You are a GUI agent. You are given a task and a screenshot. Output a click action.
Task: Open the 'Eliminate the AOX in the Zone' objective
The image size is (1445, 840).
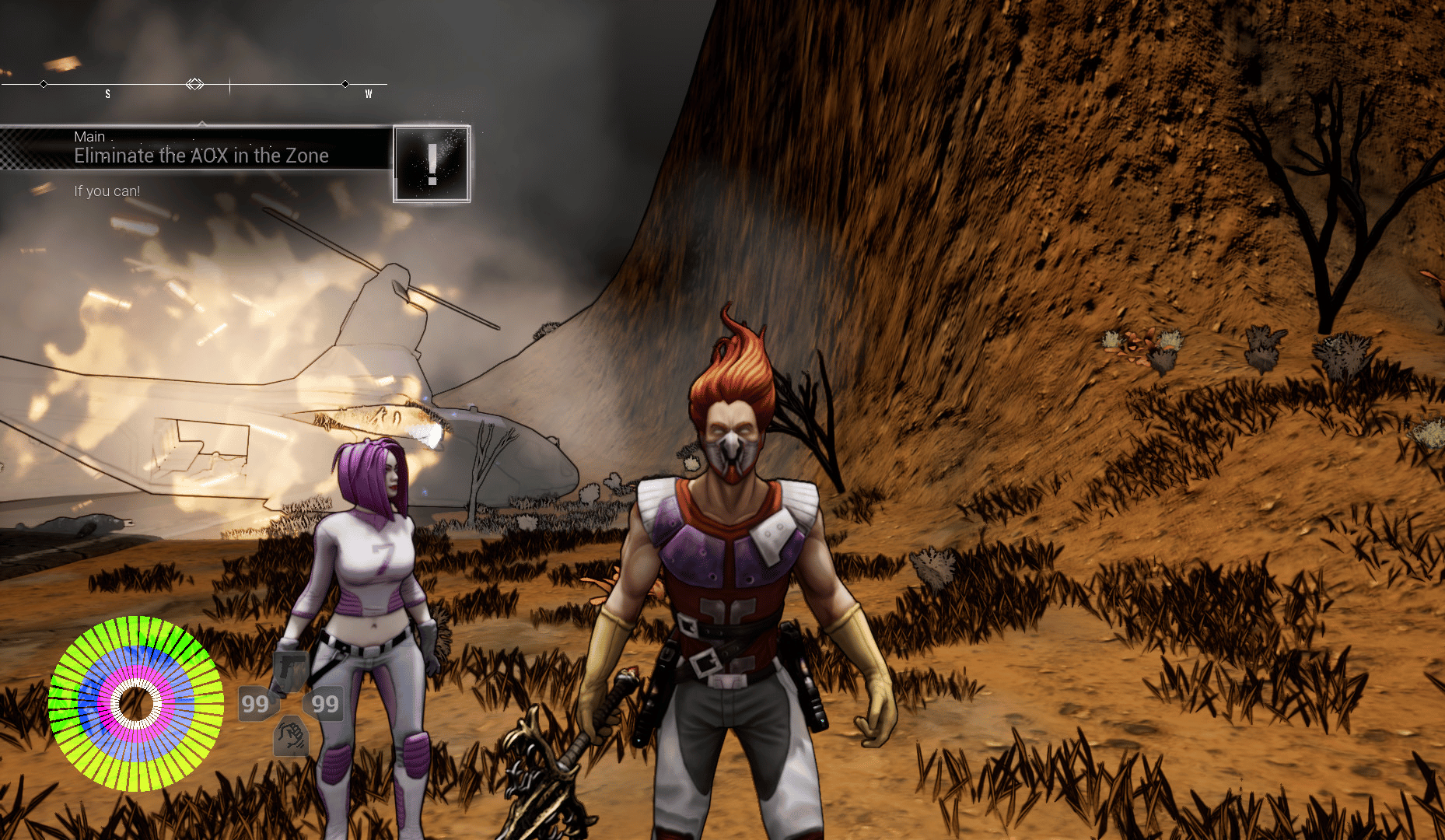(x=201, y=156)
